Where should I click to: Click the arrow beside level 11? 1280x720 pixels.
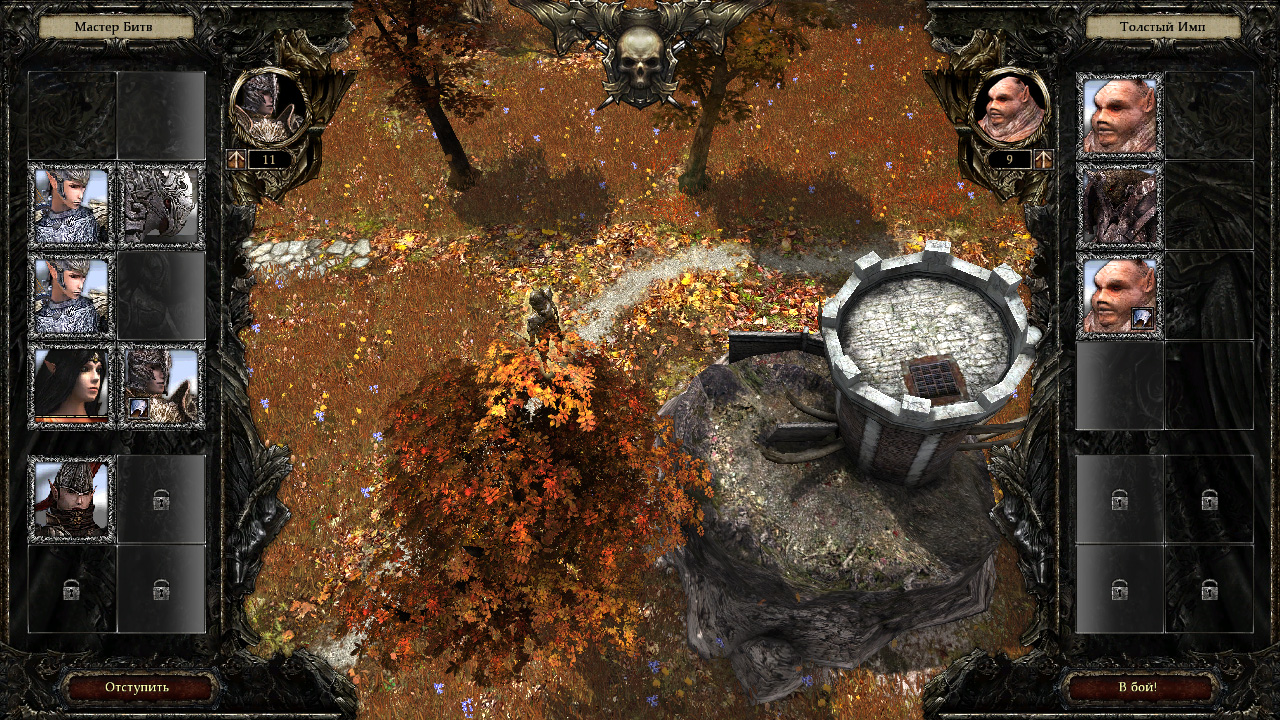237,159
